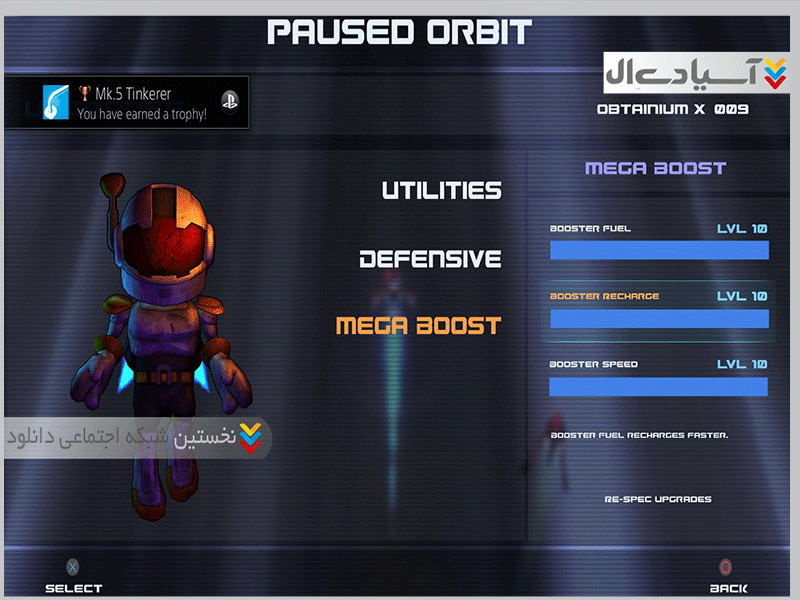The height and width of the screenshot is (600, 800).
Task: Activate Re-Spec Upgrades
Action: click(658, 498)
